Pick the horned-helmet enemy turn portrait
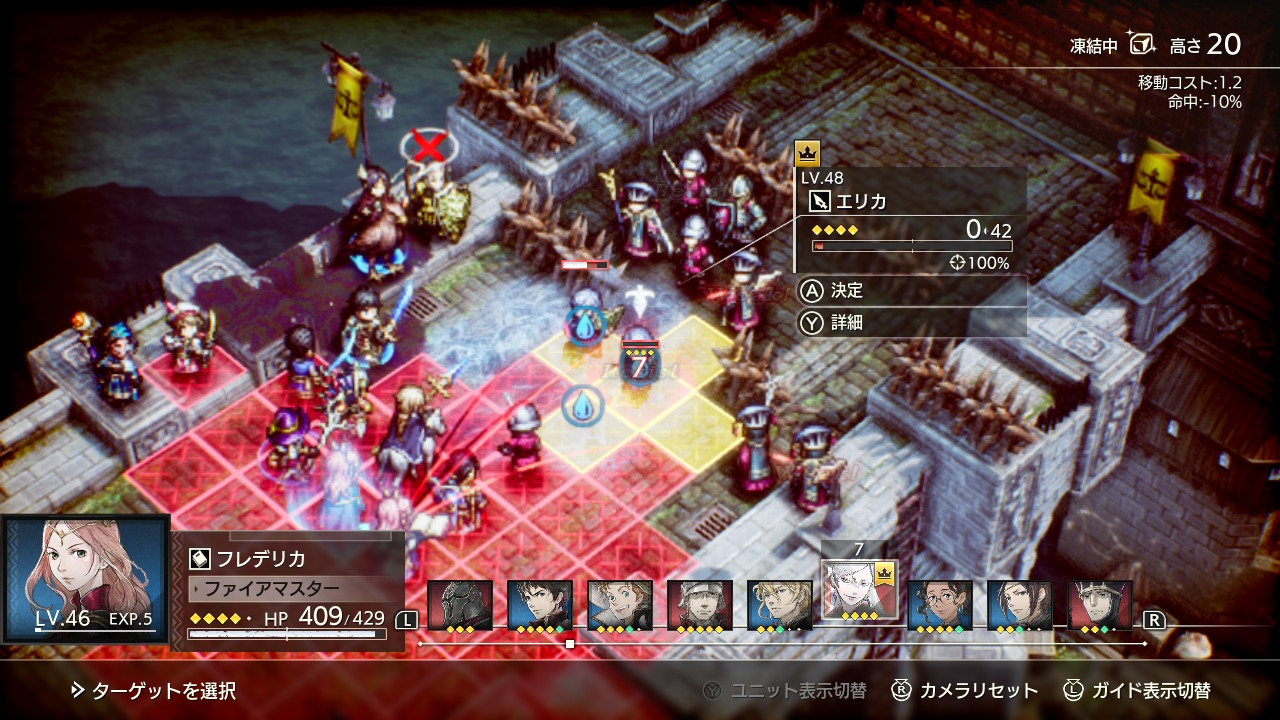 [x=1100, y=605]
